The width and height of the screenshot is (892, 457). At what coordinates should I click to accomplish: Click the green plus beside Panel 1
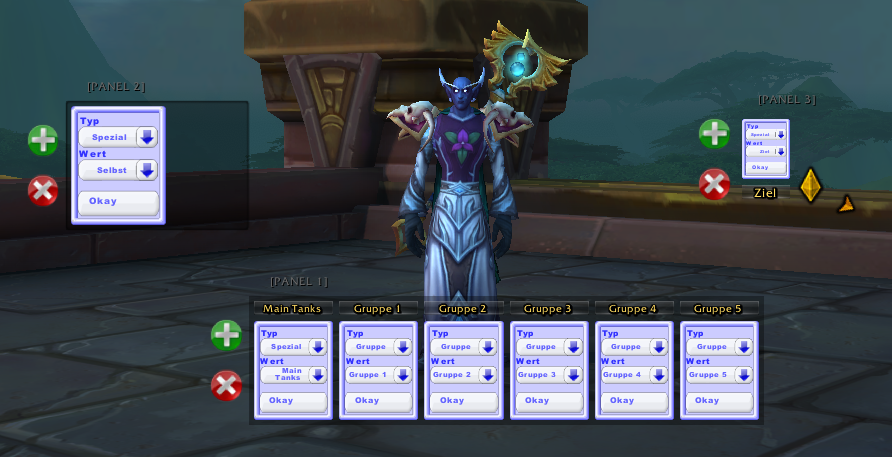pyautogui.click(x=226, y=335)
